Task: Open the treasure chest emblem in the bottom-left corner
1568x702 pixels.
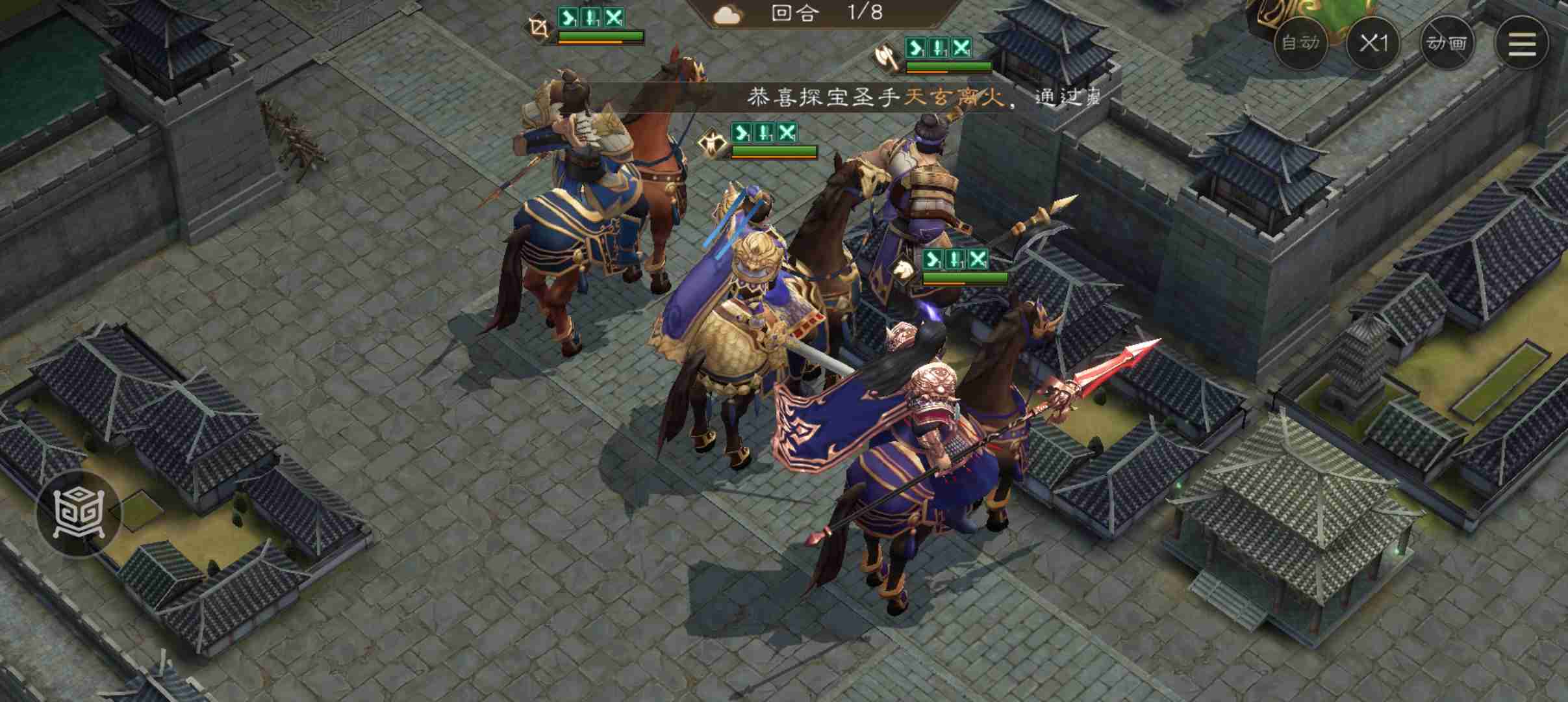Action: [78, 513]
